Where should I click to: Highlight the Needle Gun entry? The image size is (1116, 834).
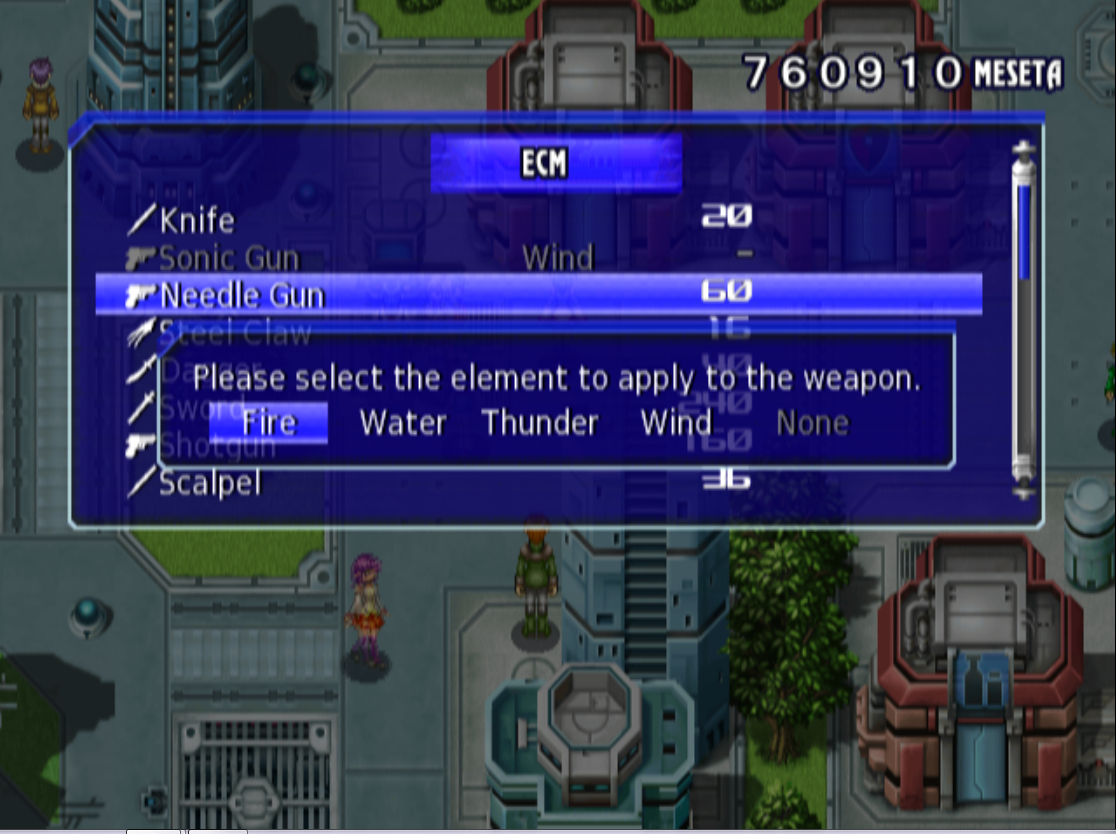click(242, 295)
